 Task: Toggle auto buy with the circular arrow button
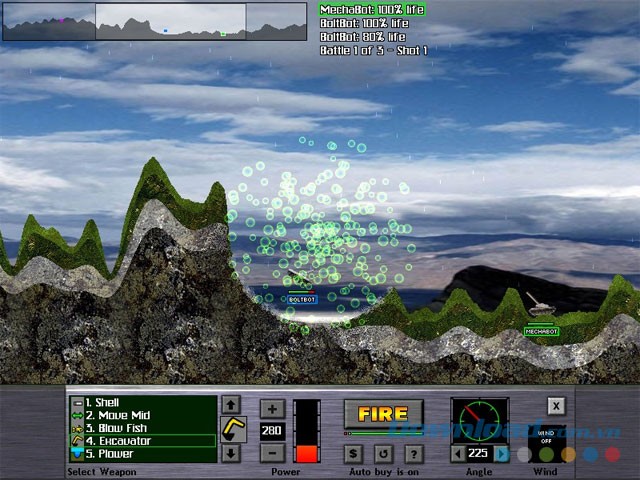point(384,453)
